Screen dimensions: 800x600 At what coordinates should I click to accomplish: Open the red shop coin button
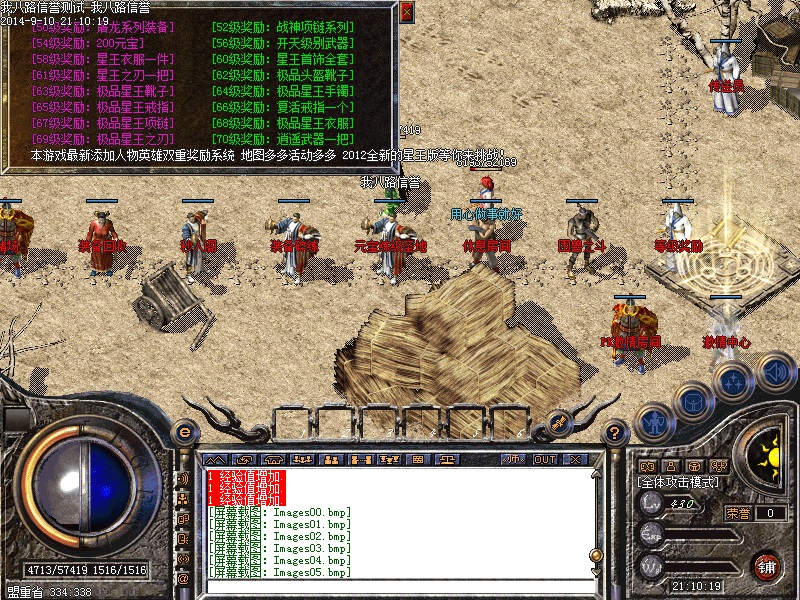(767, 566)
